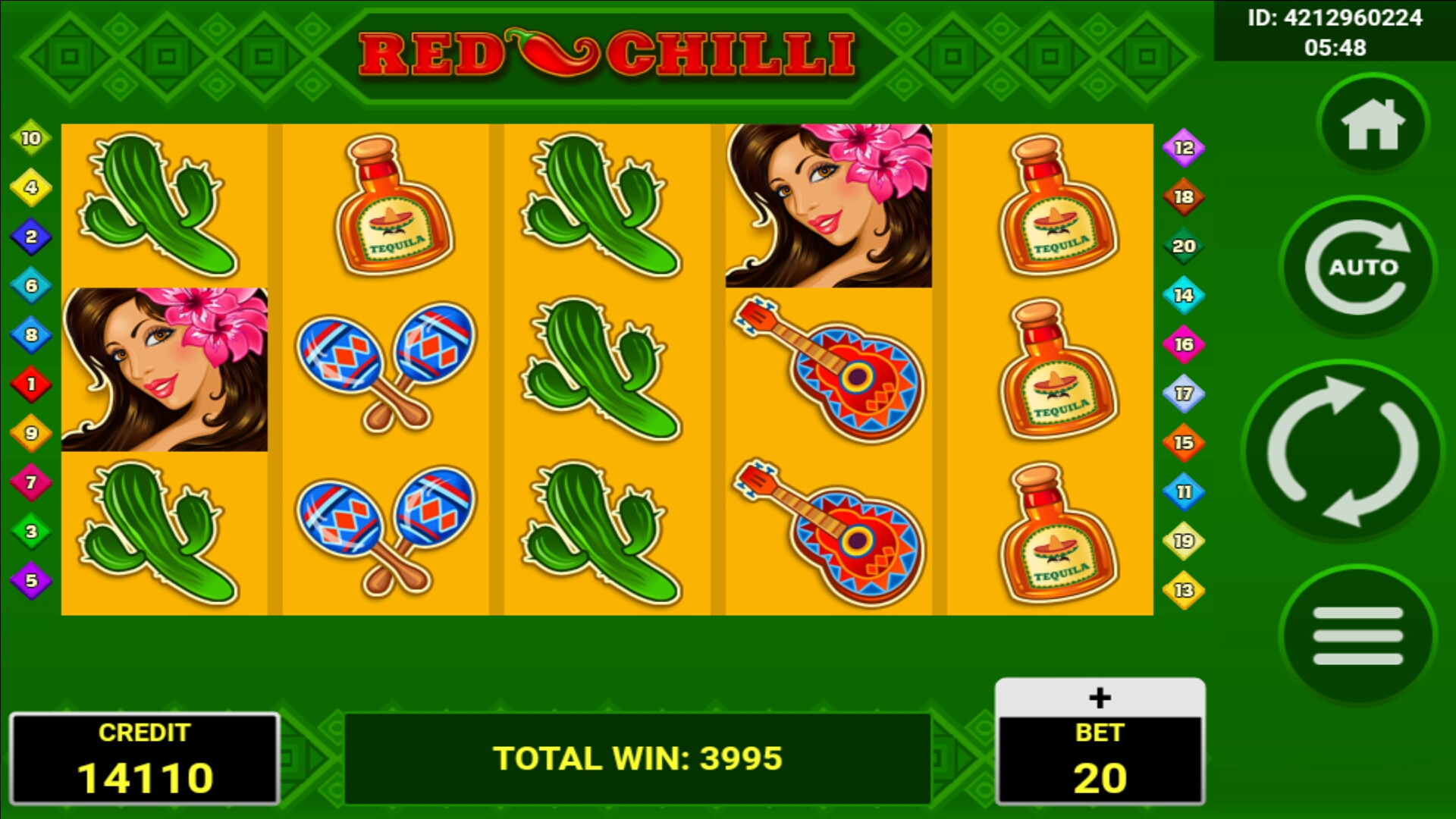Choose payline marker 1
Viewport: 1456px width, 819px height.
click(31, 384)
